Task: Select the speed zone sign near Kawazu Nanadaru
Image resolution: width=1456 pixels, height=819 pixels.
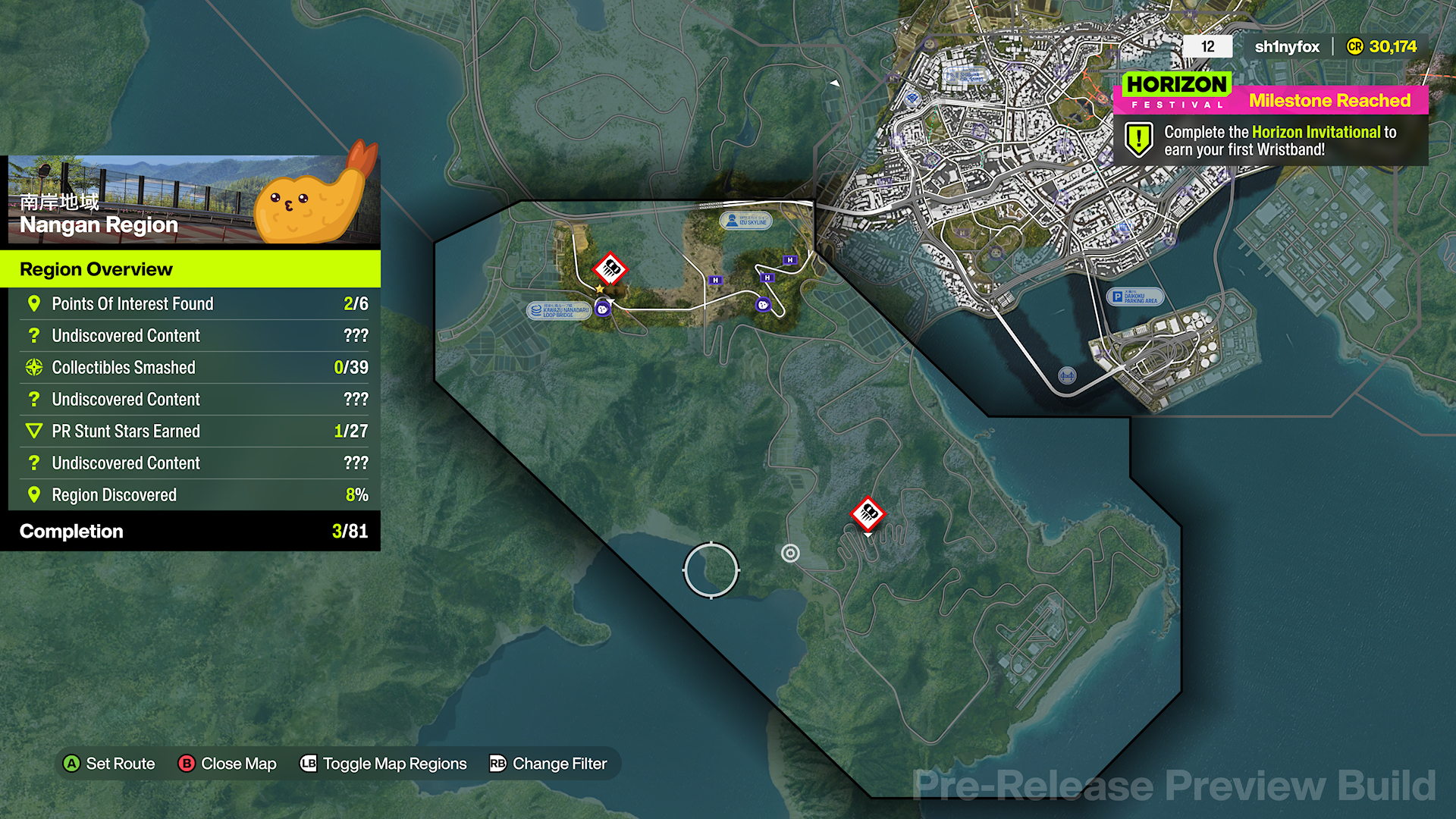Action: tap(610, 269)
